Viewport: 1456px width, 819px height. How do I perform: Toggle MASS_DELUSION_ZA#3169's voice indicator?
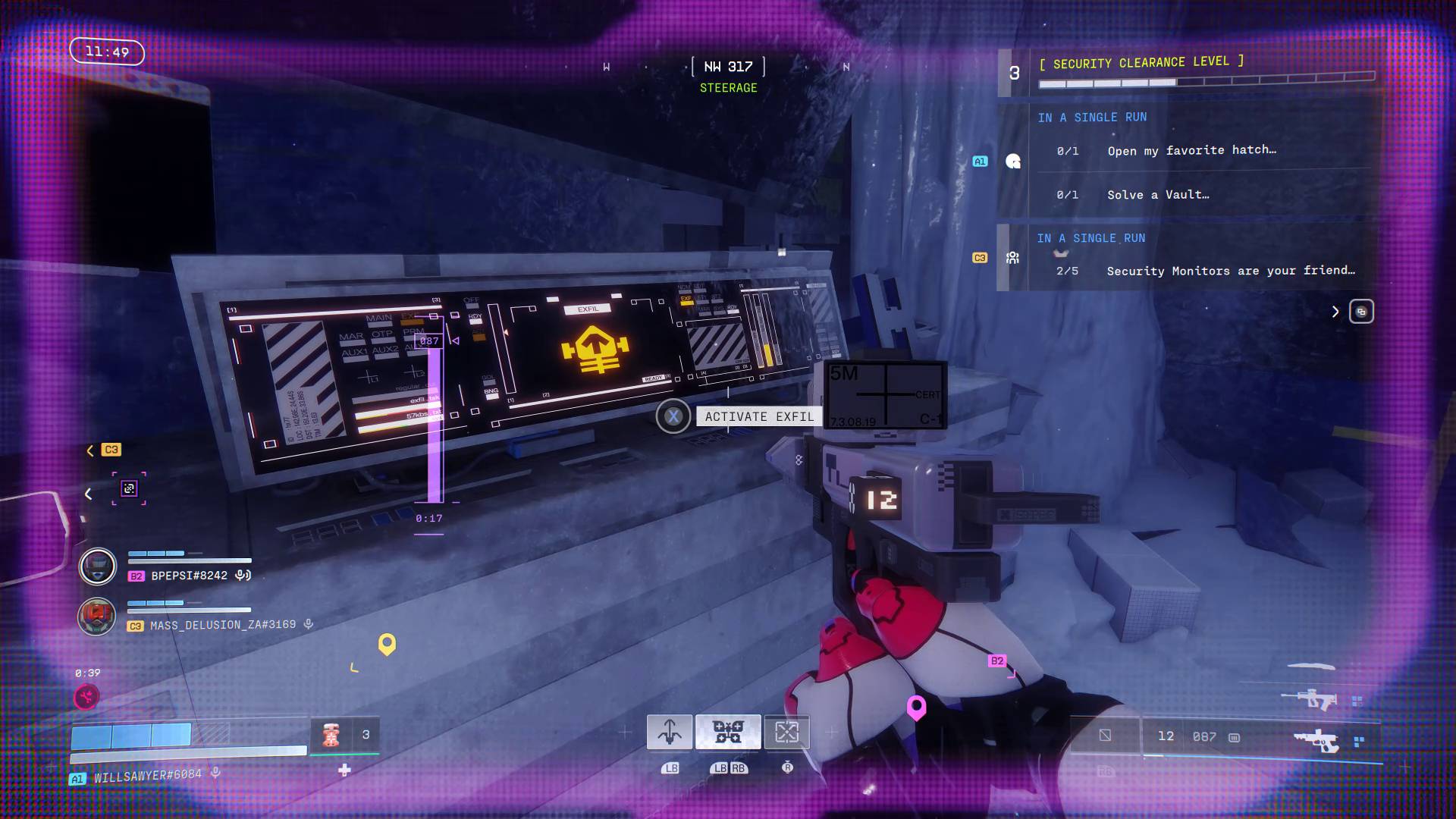[306, 623]
